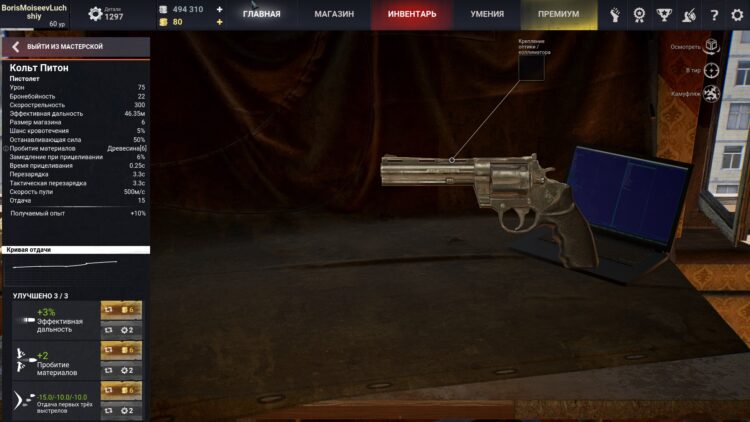Open the BorisMoiseevLuchshiy player profile

tap(34, 11)
